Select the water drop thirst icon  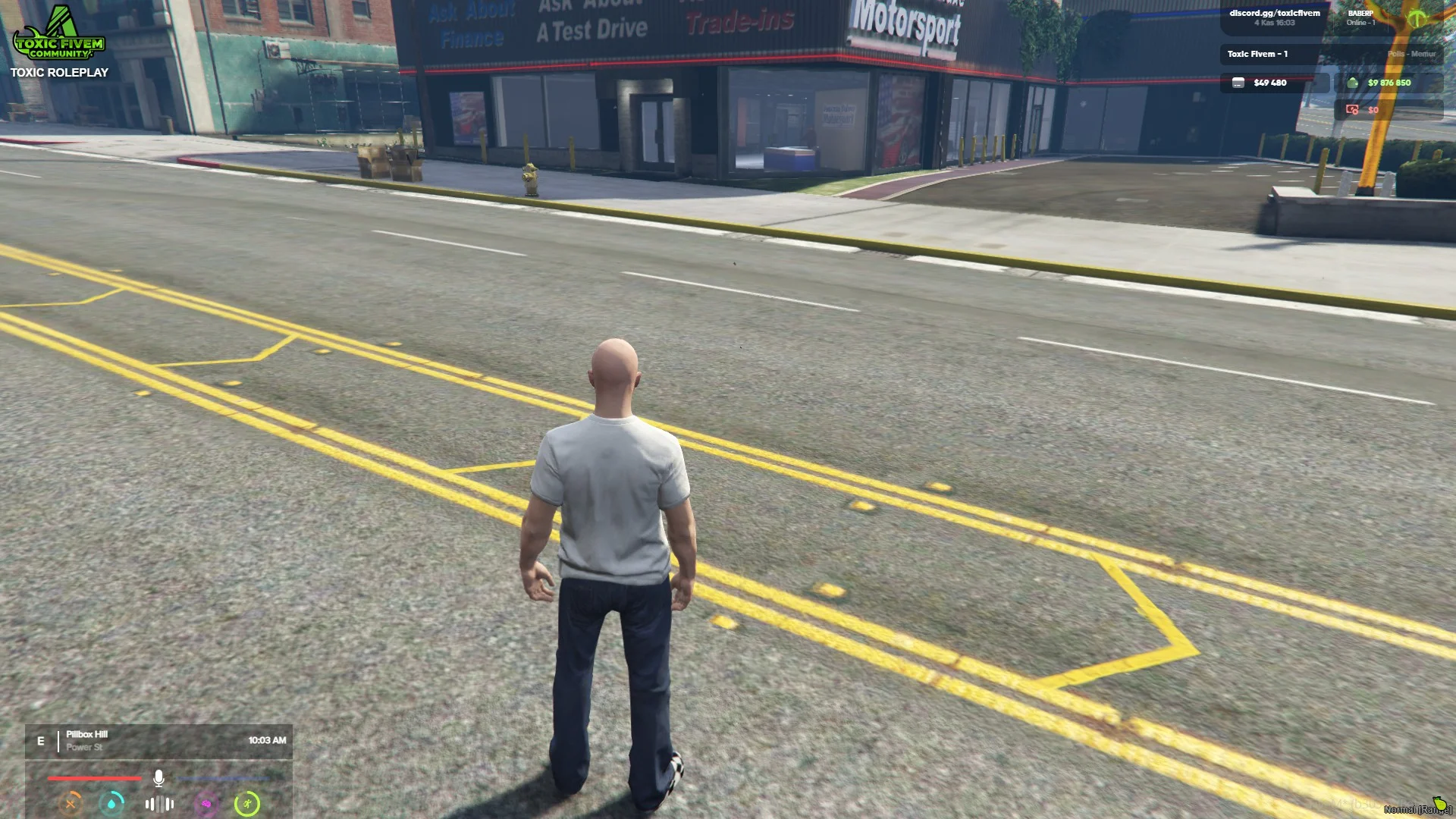click(112, 804)
